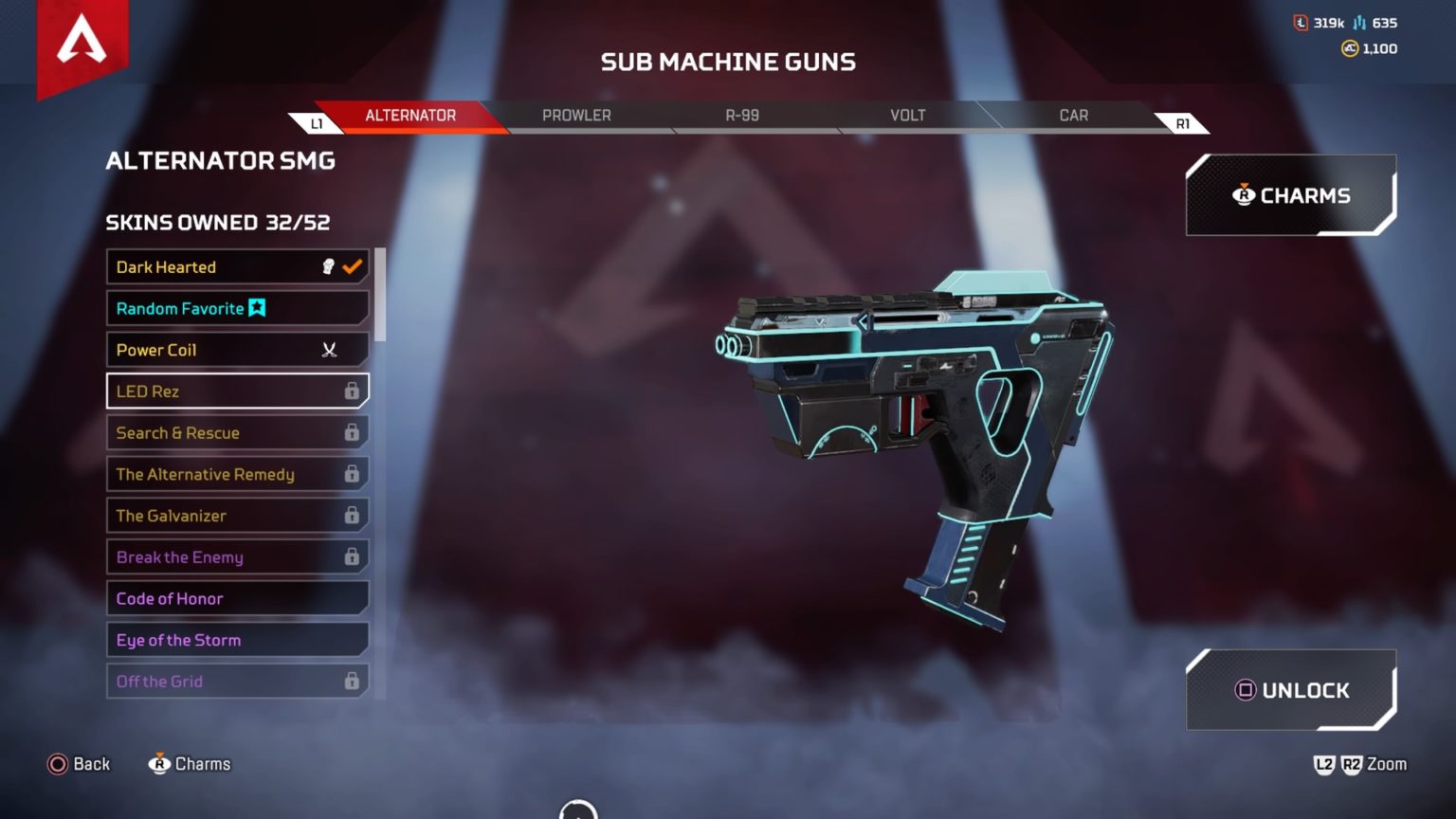Open the Volt weapon tab

[907, 115]
